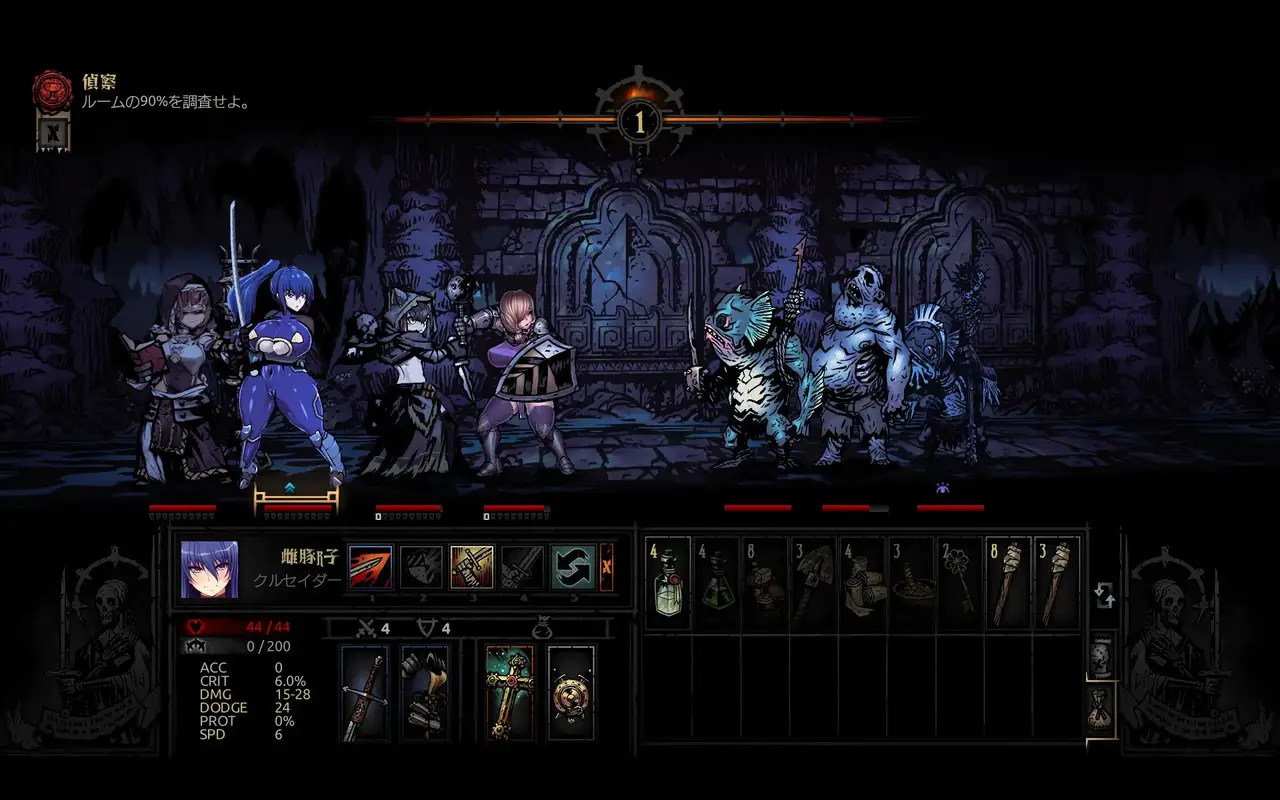Select the green antivenom flask

click(x=717, y=583)
